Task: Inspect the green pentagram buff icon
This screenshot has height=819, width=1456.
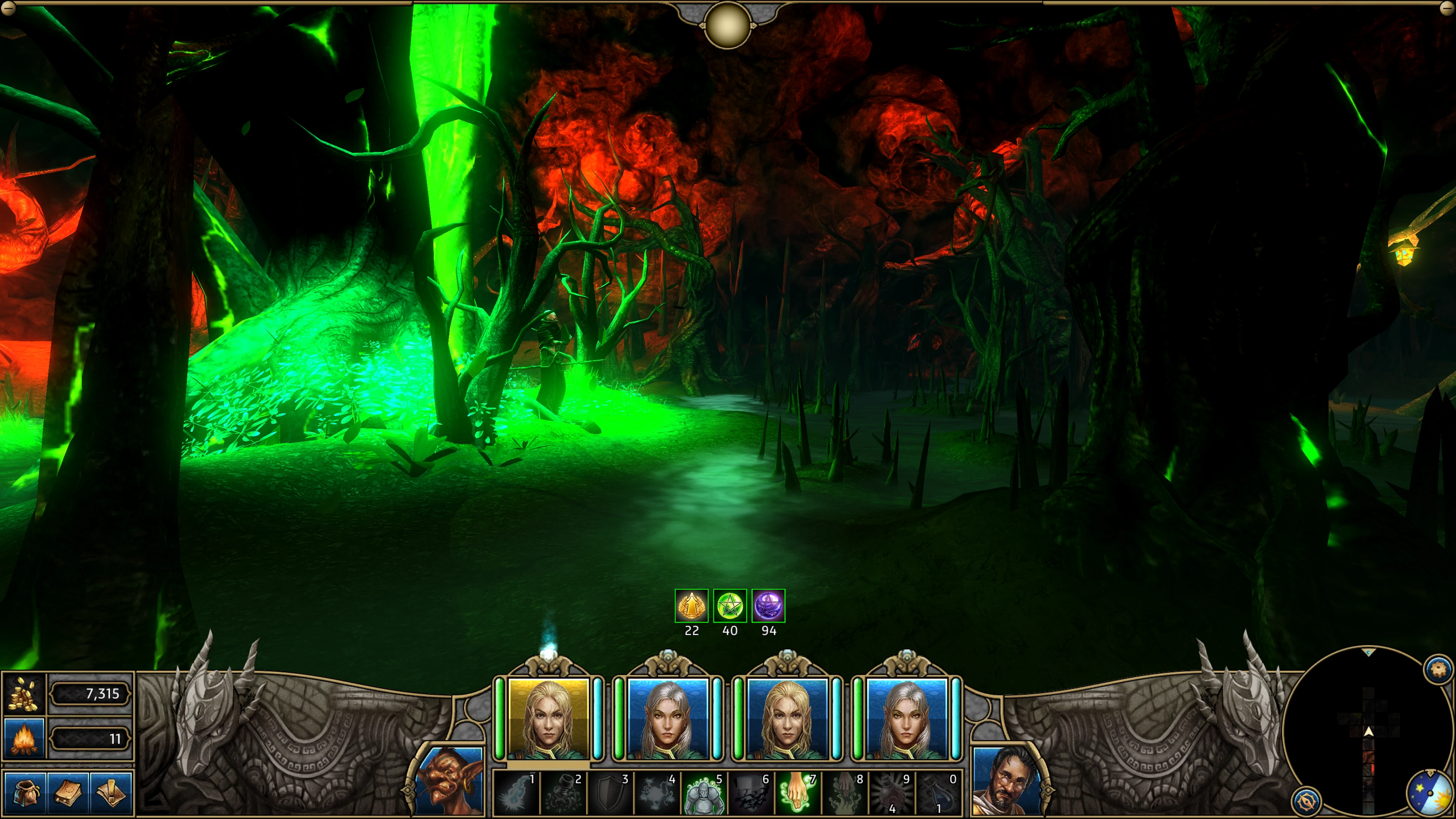Action: click(730, 605)
